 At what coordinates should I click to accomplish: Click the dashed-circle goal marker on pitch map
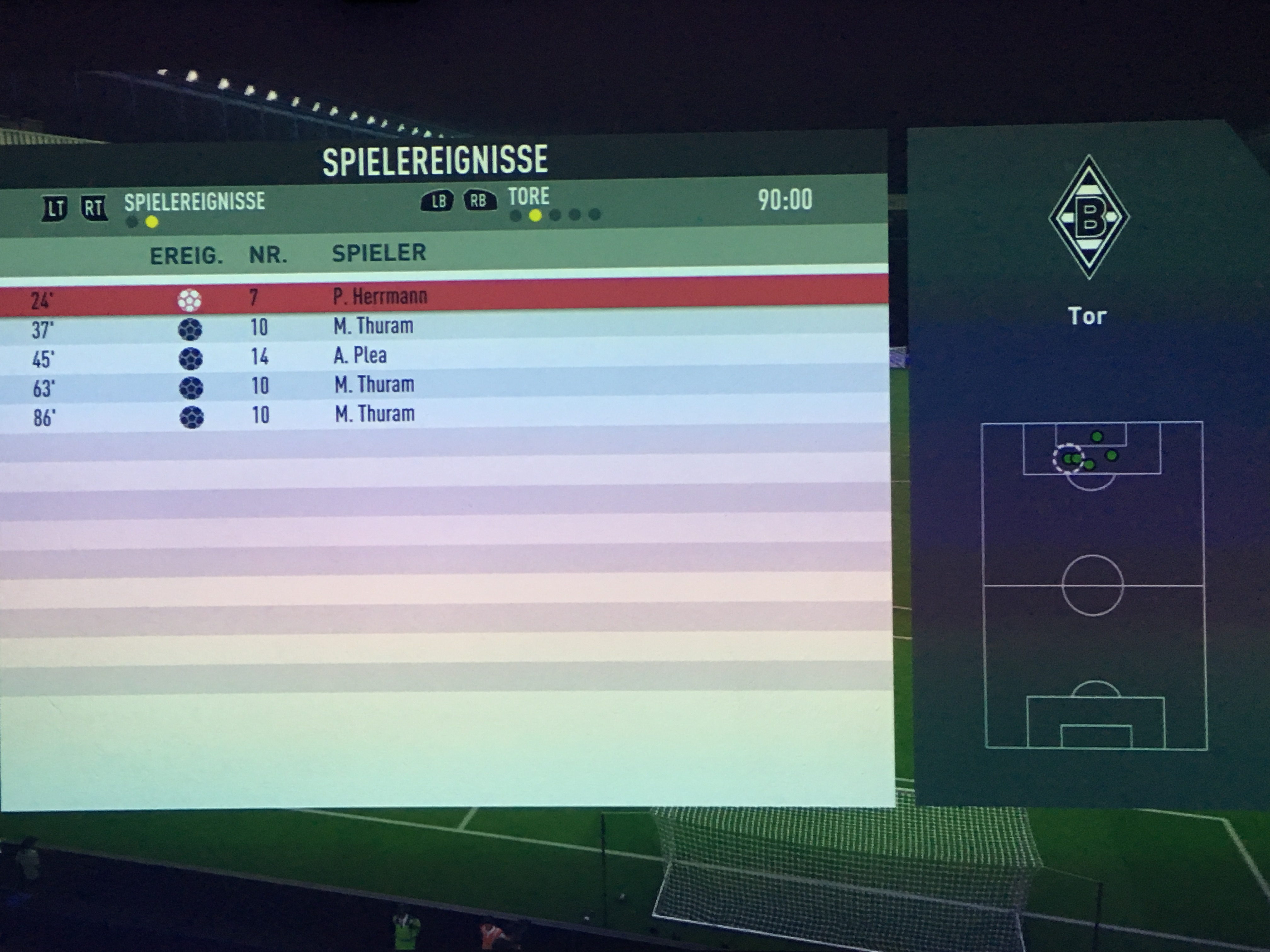pos(1067,458)
